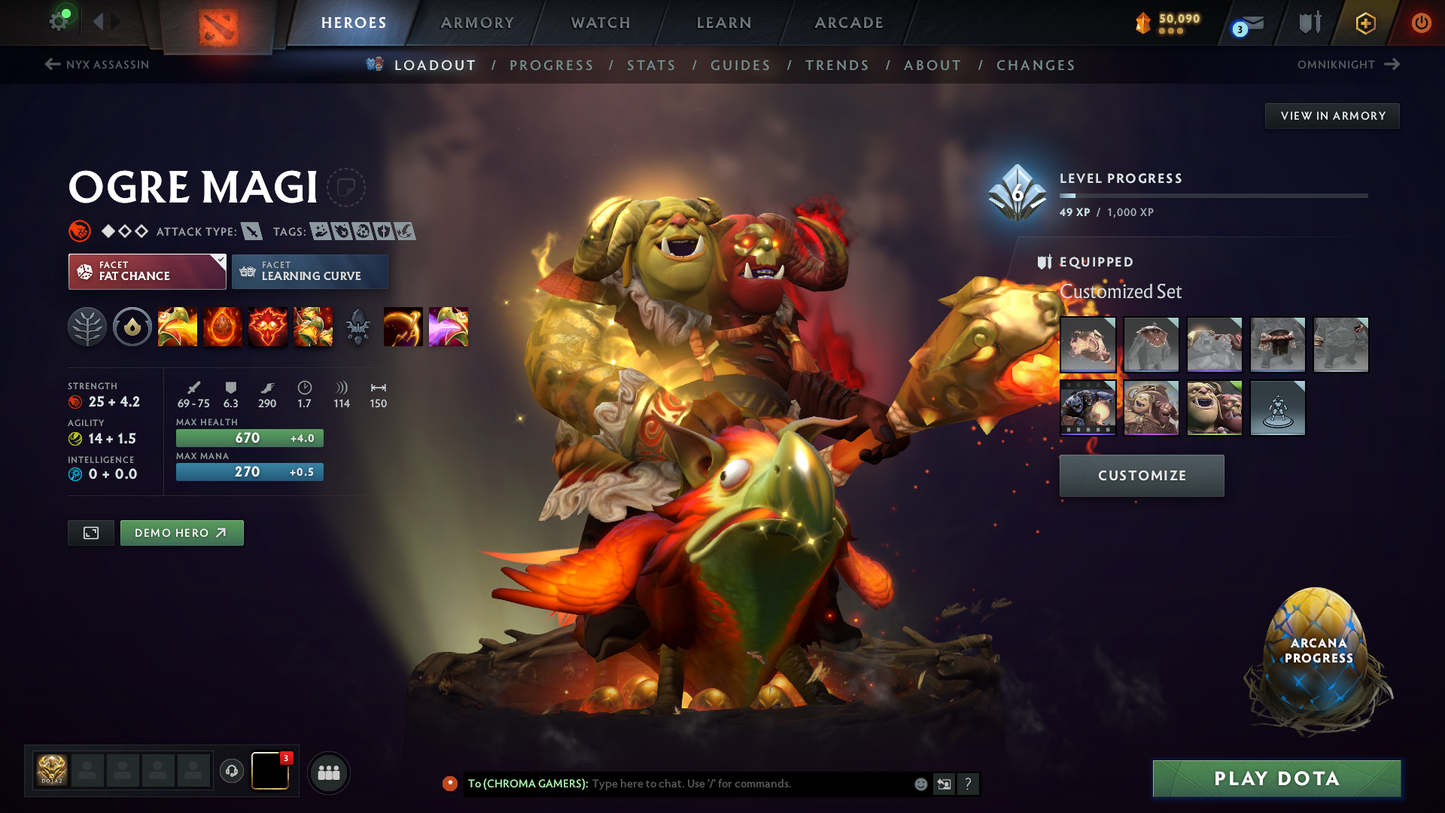Screen dimensions: 1445x813
Task: Click the find party members icon
Action: coord(328,772)
